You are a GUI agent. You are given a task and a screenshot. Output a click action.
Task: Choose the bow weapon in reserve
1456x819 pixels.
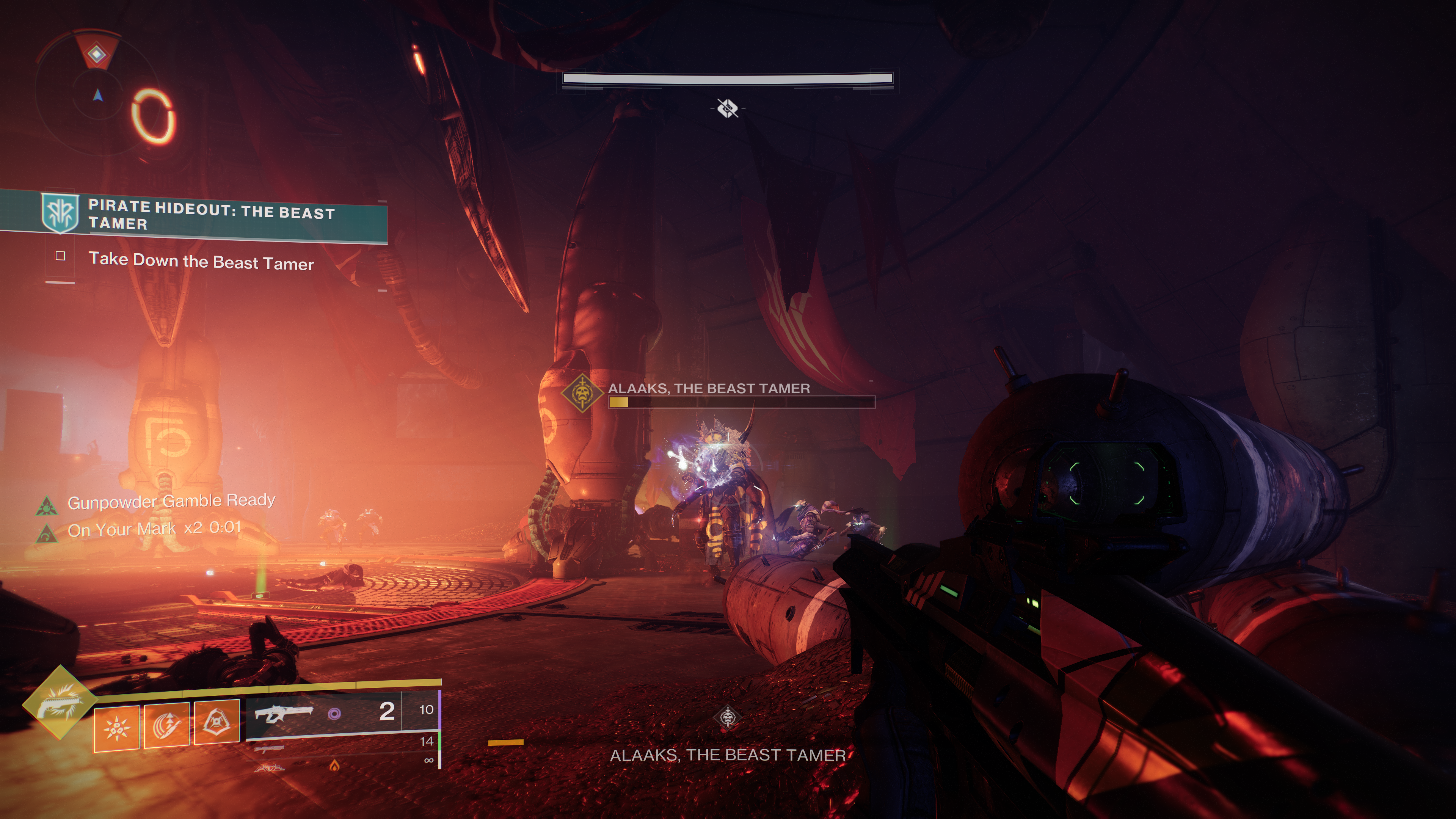click(x=269, y=767)
